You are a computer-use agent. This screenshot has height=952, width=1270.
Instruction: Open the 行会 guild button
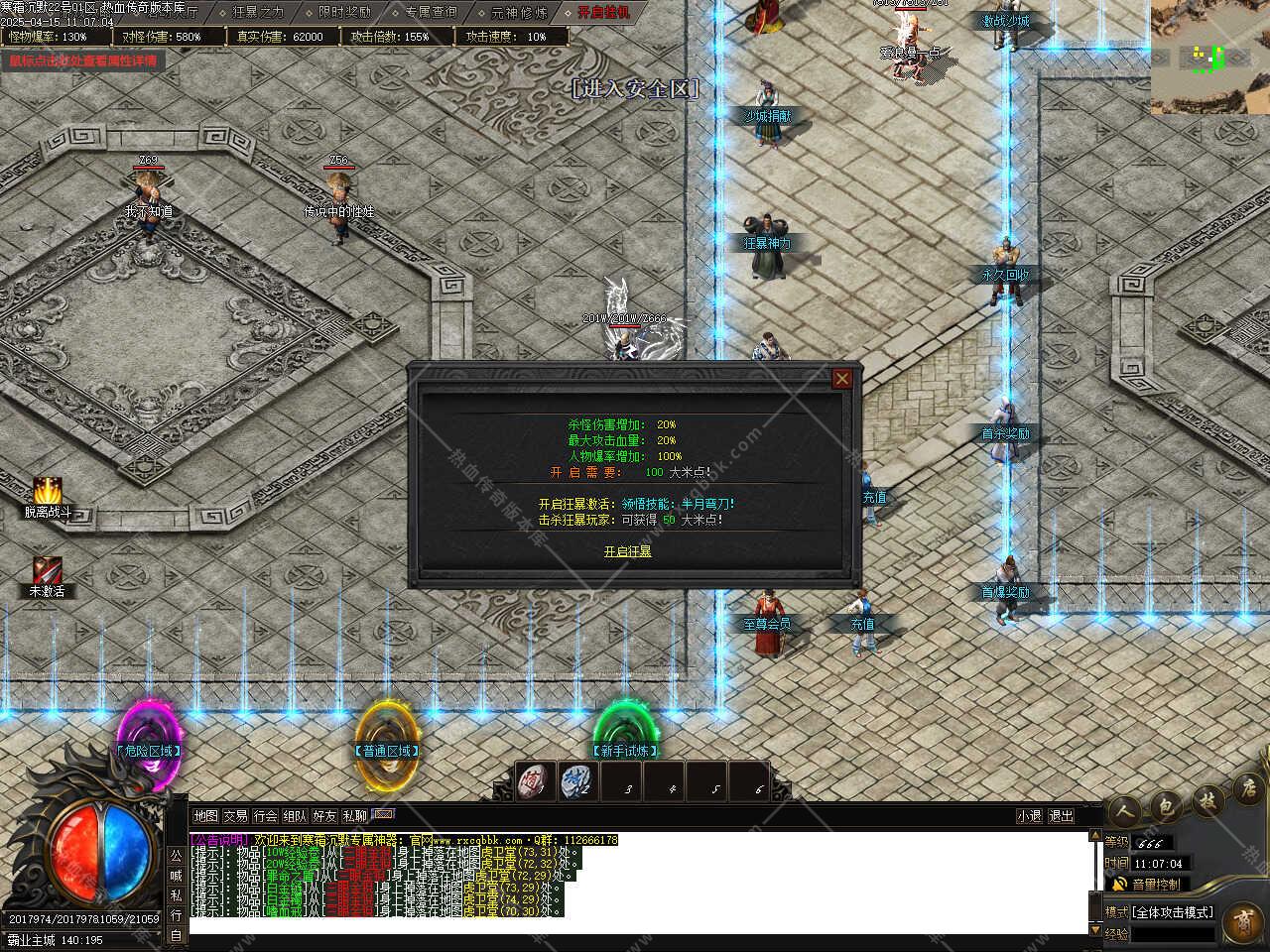(x=265, y=816)
